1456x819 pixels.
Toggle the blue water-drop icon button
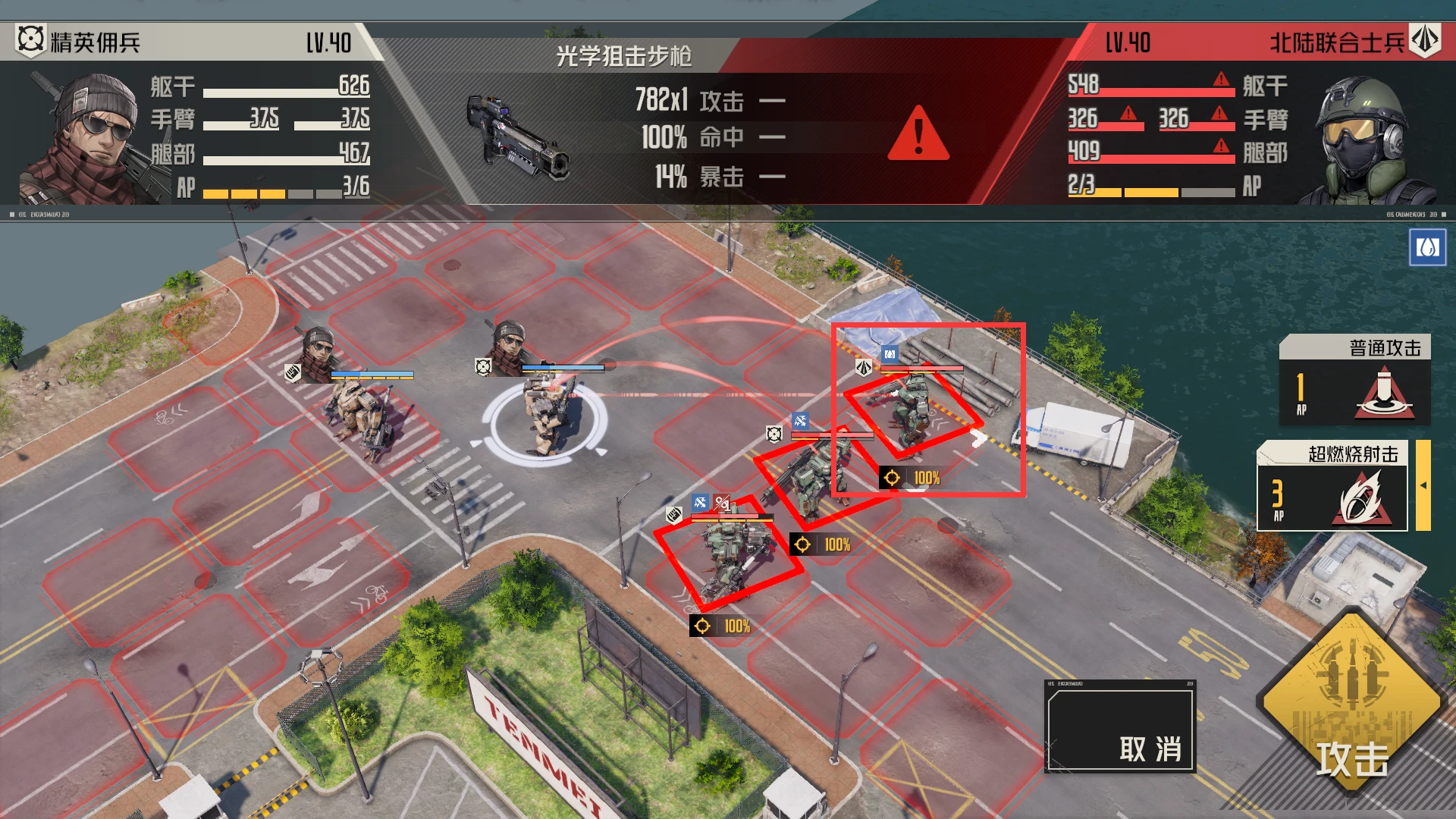tap(1427, 248)
